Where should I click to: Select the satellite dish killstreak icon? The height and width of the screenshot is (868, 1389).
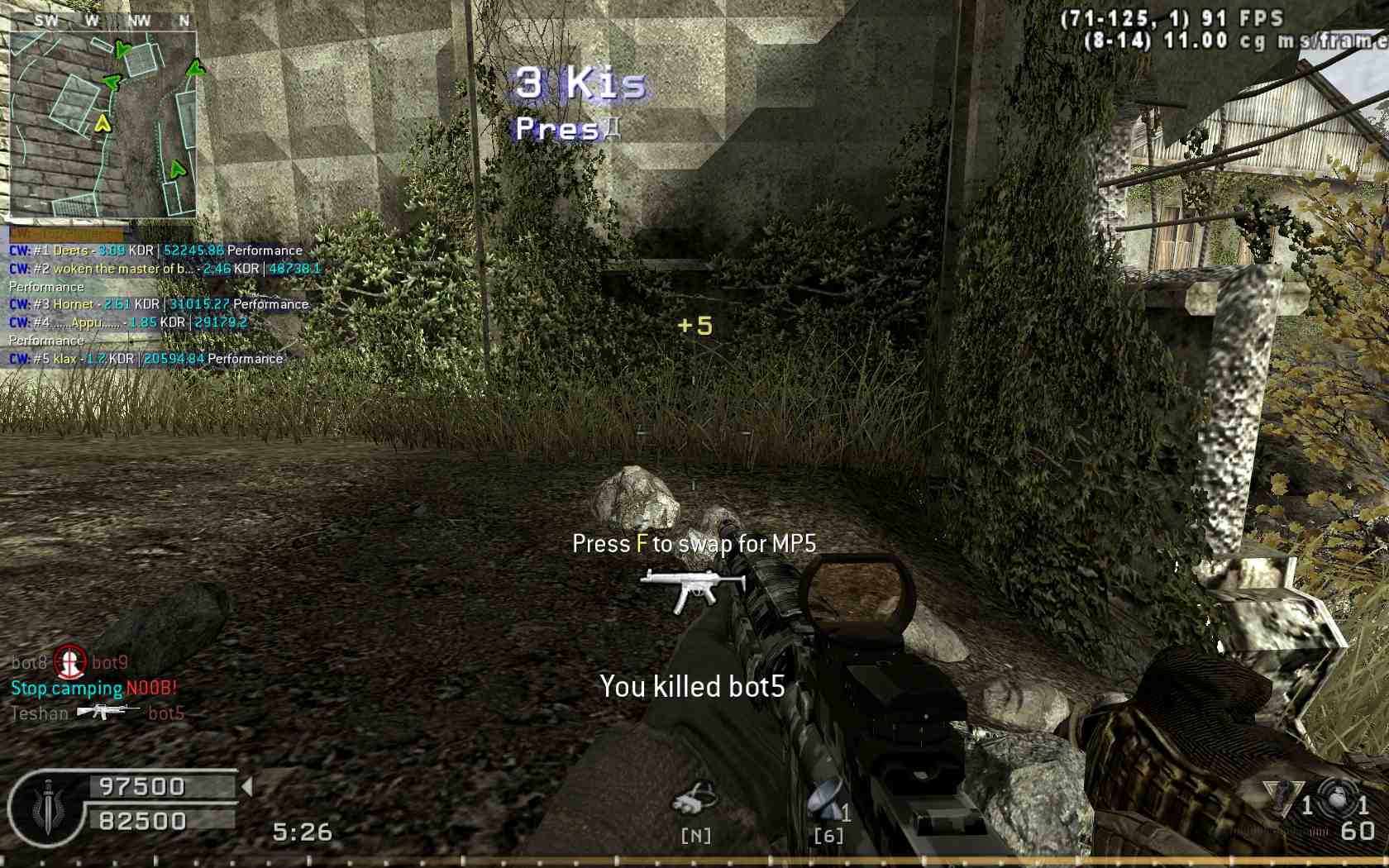point(827,799)
